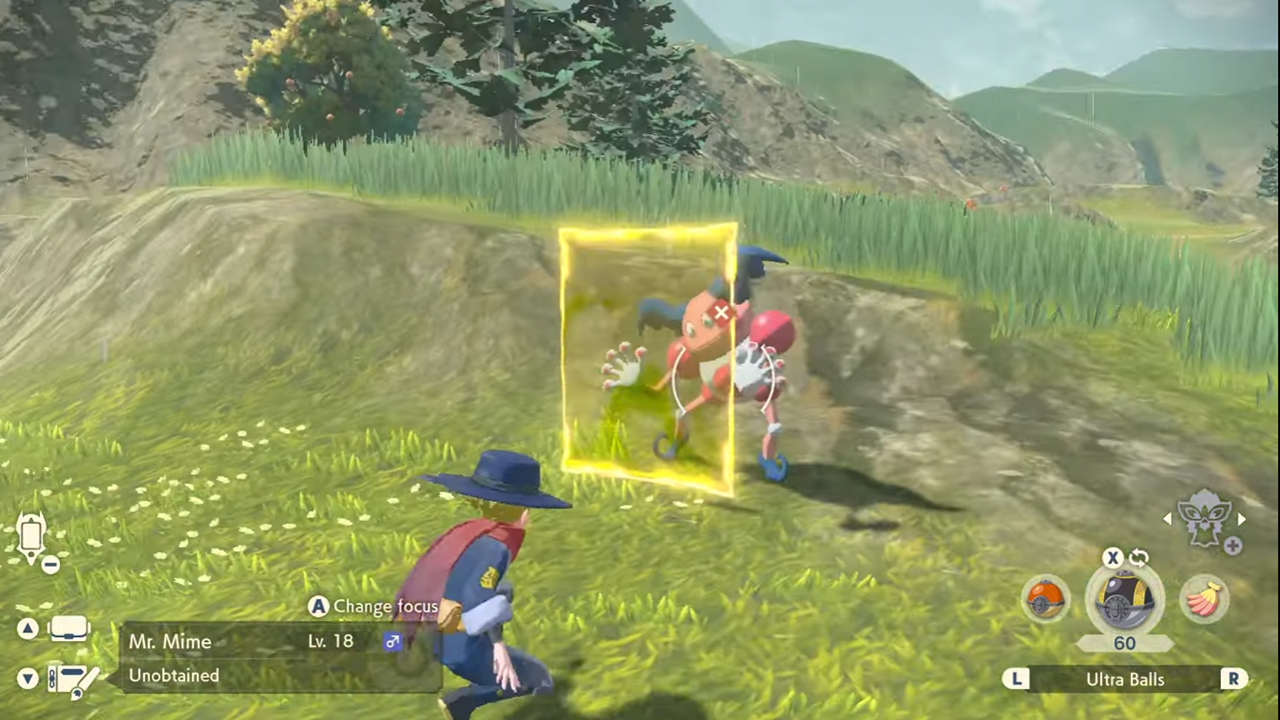Click the male gender symbol on Mr. Mime's panel
The image size is (1280, 720).
pyautogui.click(x=392, y=641)
